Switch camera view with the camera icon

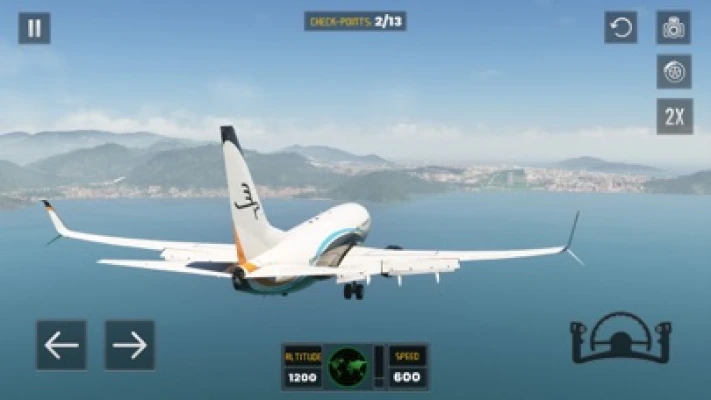coord(673,28)
